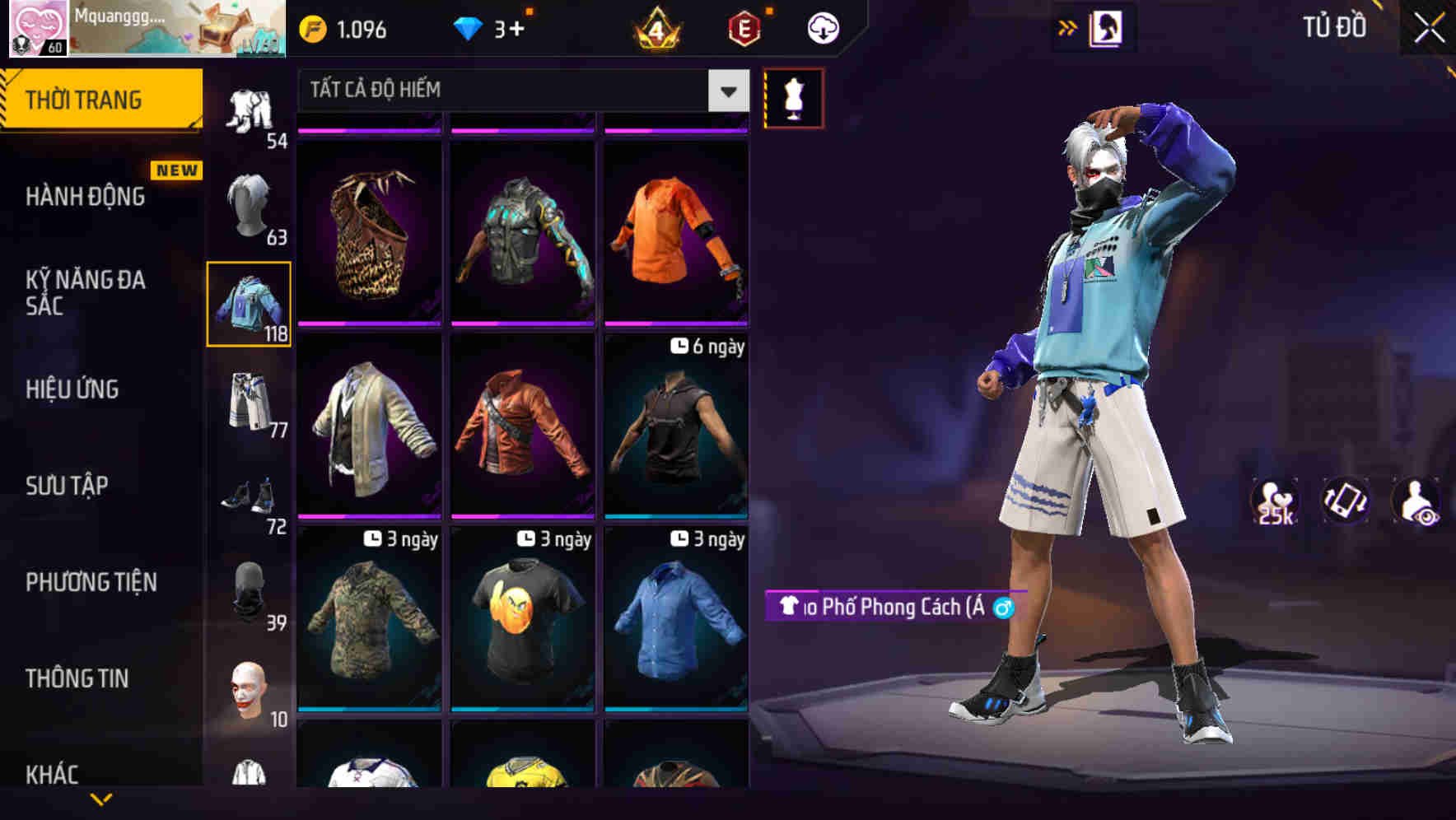Click the diamond currency icon
The height and width of the screenshot is (820, 1456).
[x=468, y=27]
